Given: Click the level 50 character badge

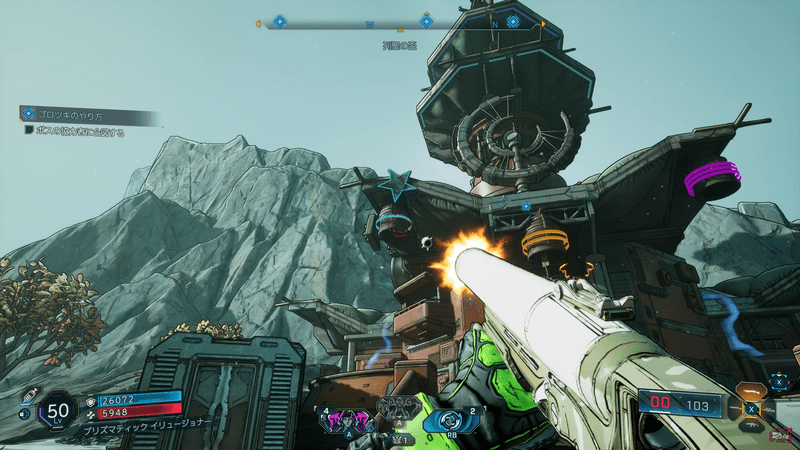Looking at the screenshot, I should (58, 409).
